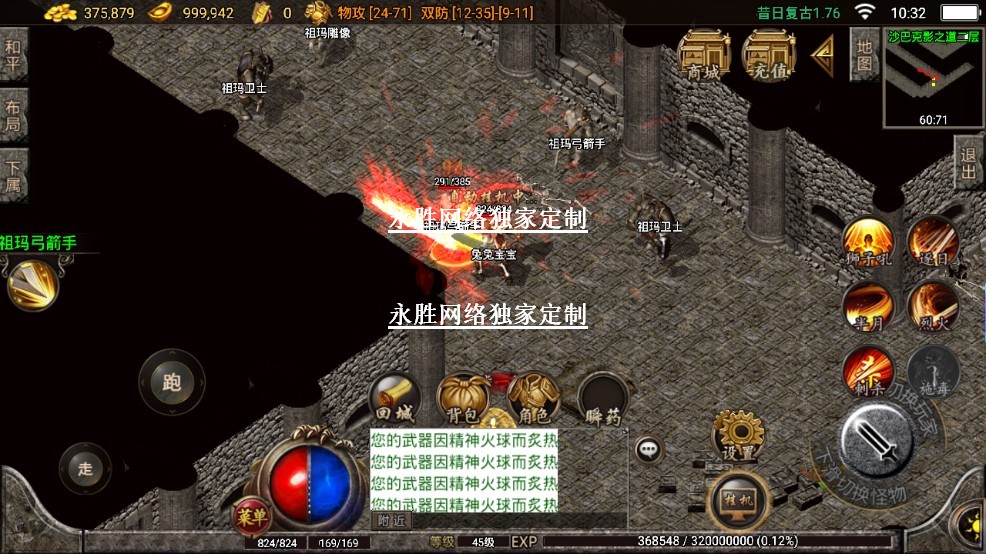This screenshot has height=554, width=986.
Task: Activate the 狮子吼 skill
Action: (x=867, y=241)
